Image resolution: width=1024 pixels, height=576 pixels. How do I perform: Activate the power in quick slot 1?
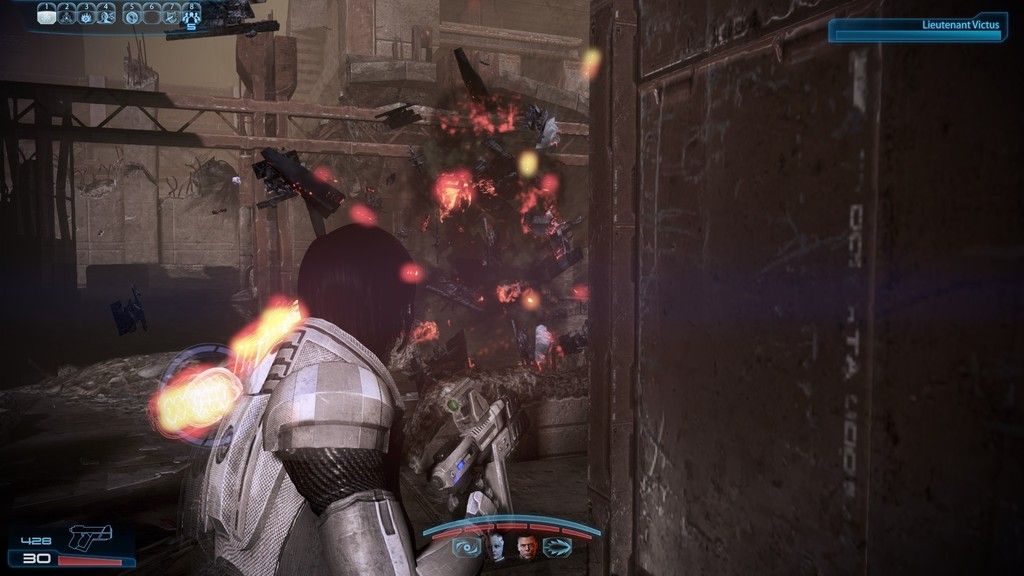tap(46, 14)
